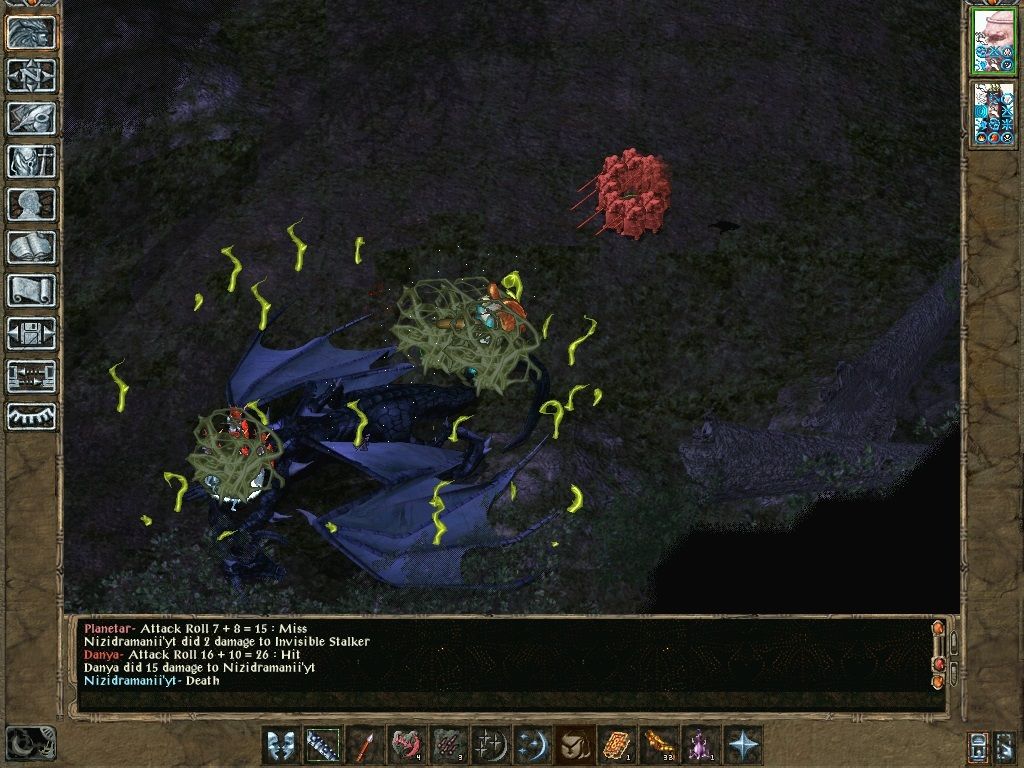Select the spear weapon slot
Image resolution: width=1024 pixels, height=768 pixels.
[365, 746]
